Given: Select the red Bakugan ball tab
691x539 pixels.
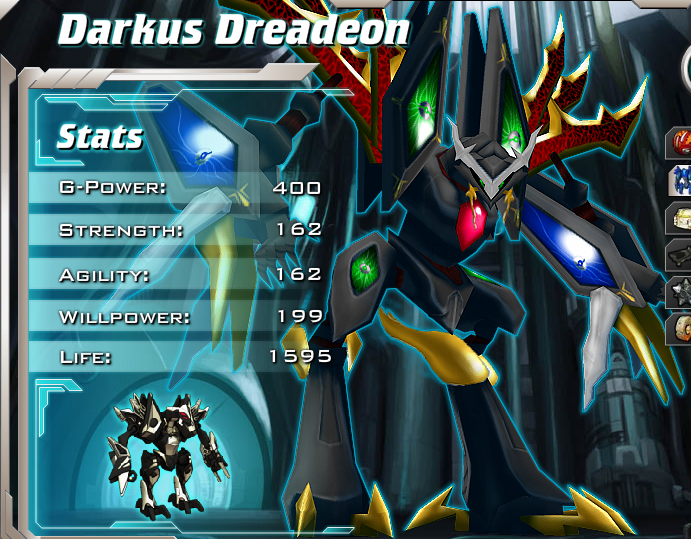Looking at the screenshot, I should (680, 143).
